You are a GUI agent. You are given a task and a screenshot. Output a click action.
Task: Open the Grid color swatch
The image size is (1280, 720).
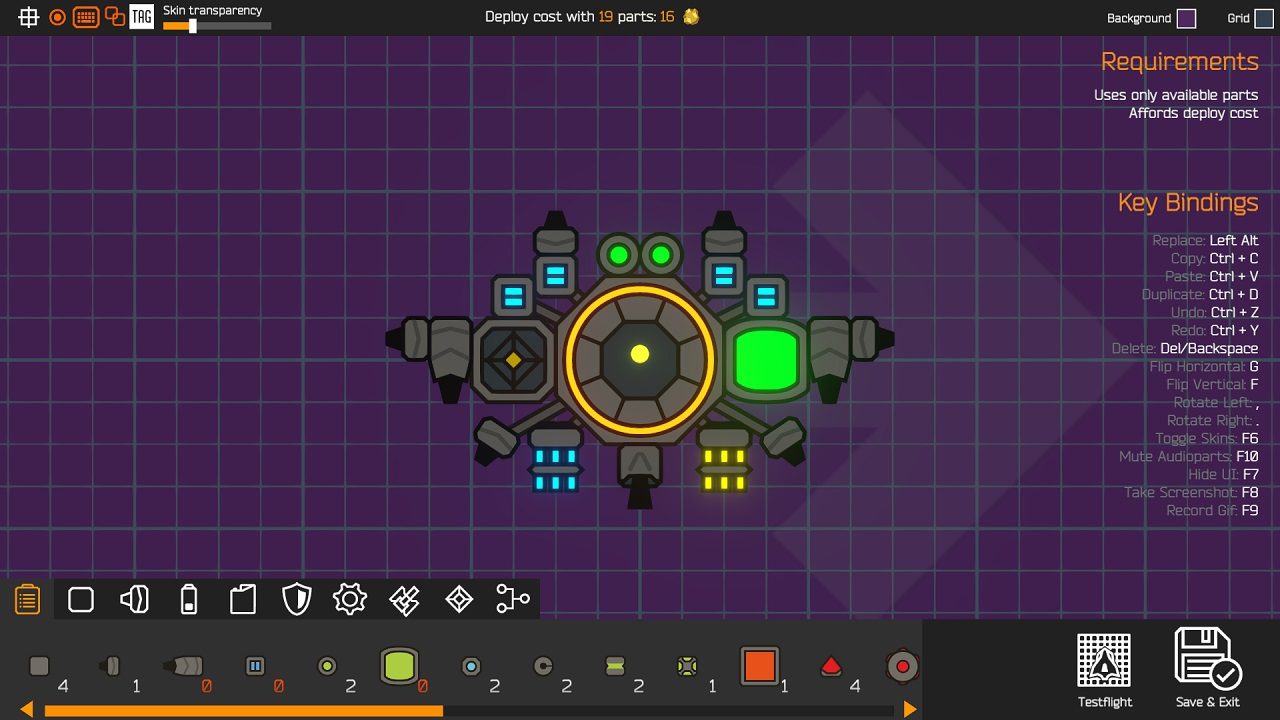click(1264, 18)
